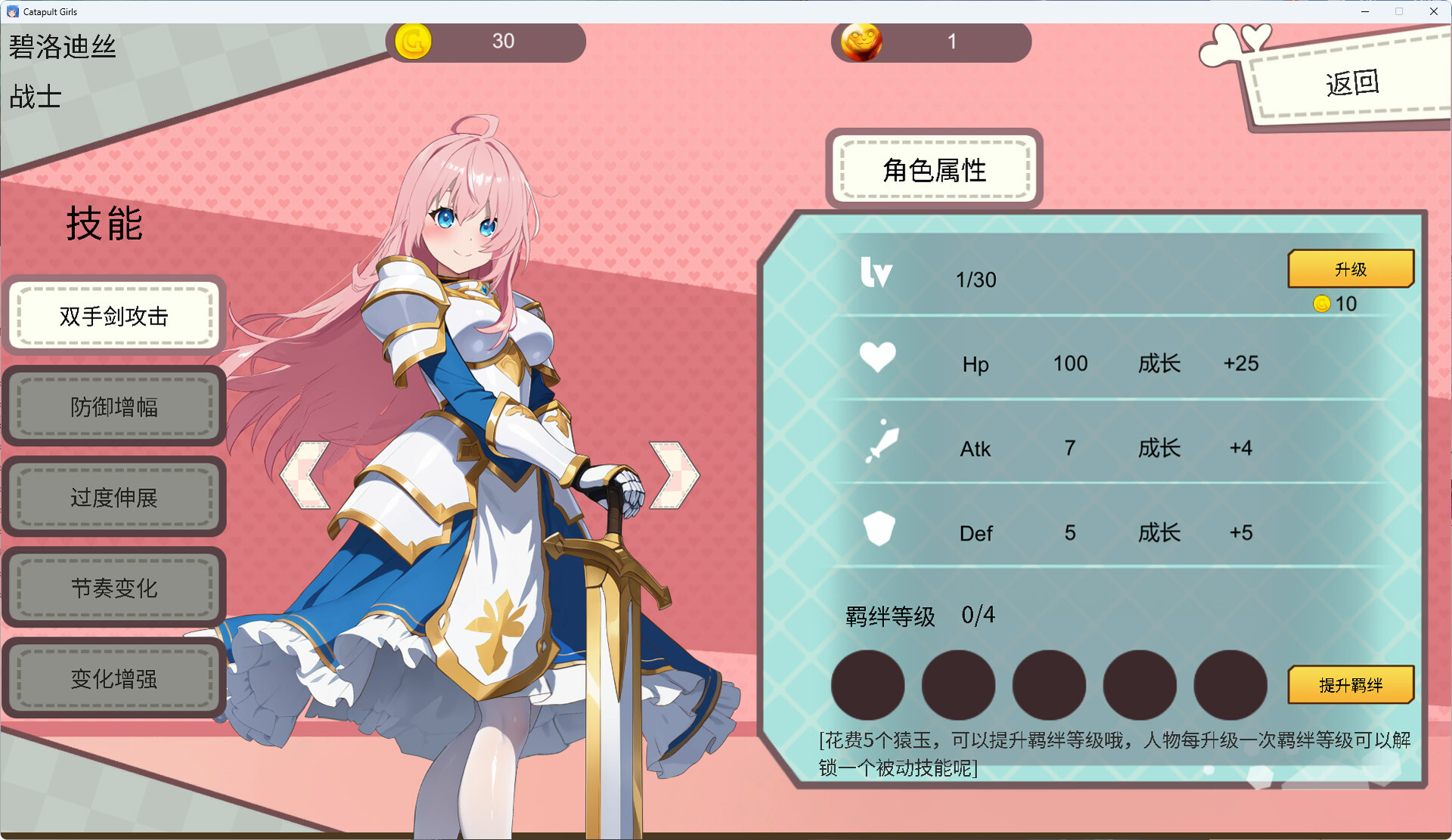Screen dimensions: 1452x840
Task: Switch to the next character with right arrow
Action: [674, 475]
